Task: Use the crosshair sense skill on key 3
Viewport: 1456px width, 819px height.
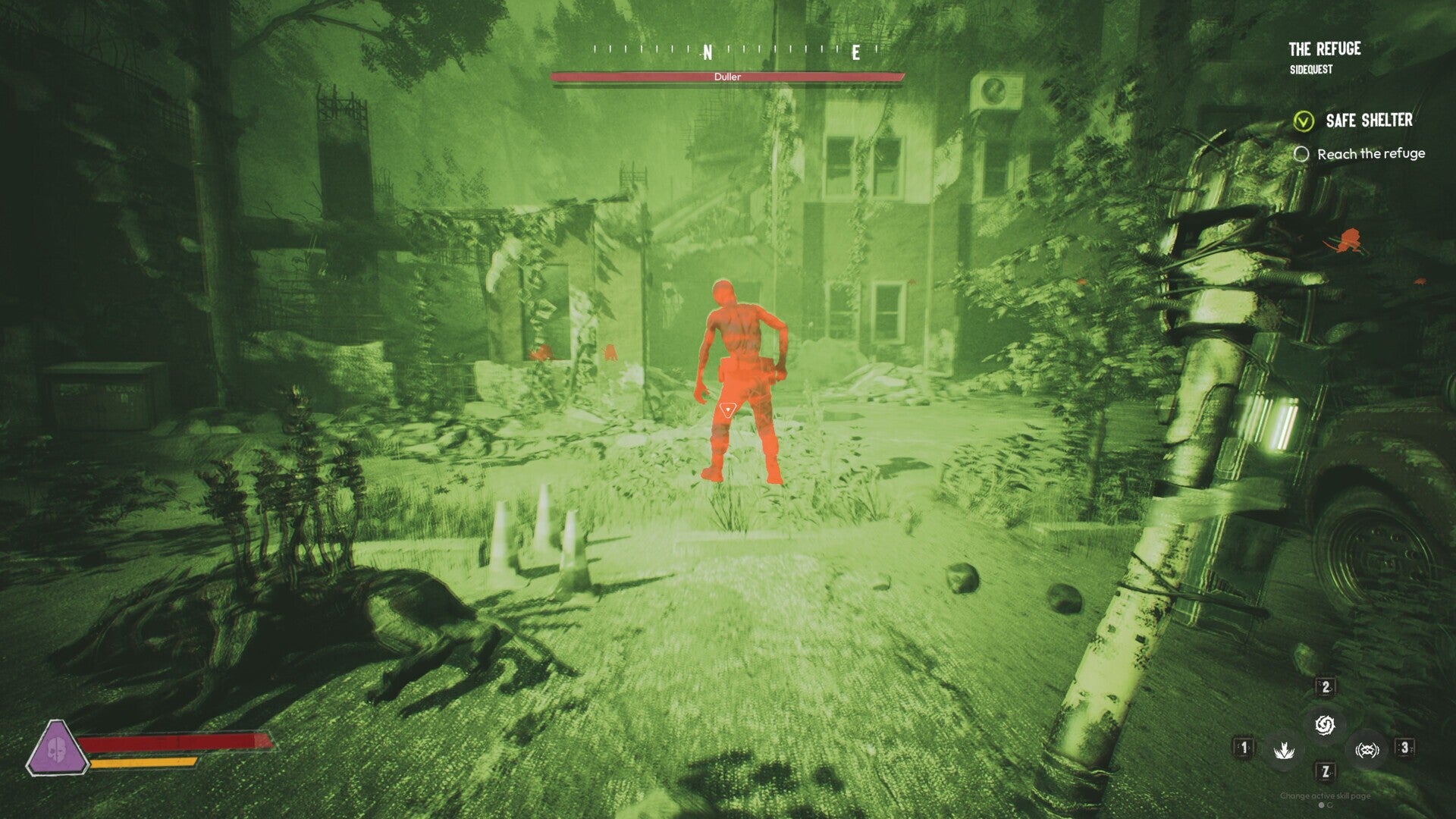Action: [x=1369, y=749]
